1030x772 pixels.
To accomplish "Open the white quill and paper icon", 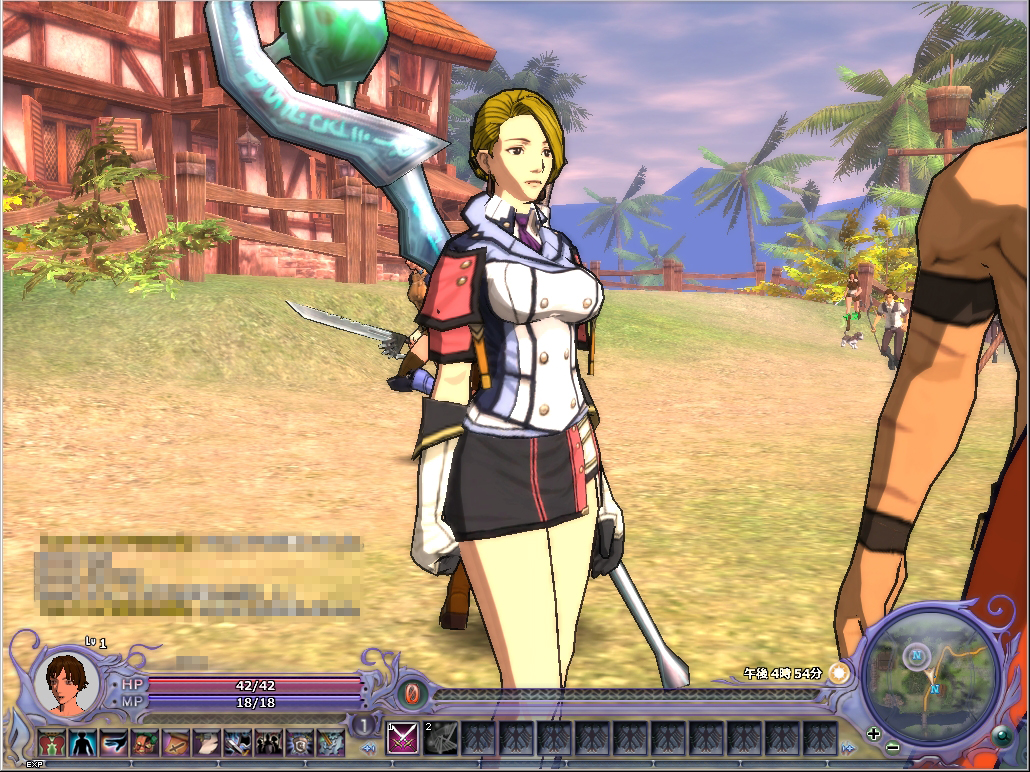I will 207,743.
